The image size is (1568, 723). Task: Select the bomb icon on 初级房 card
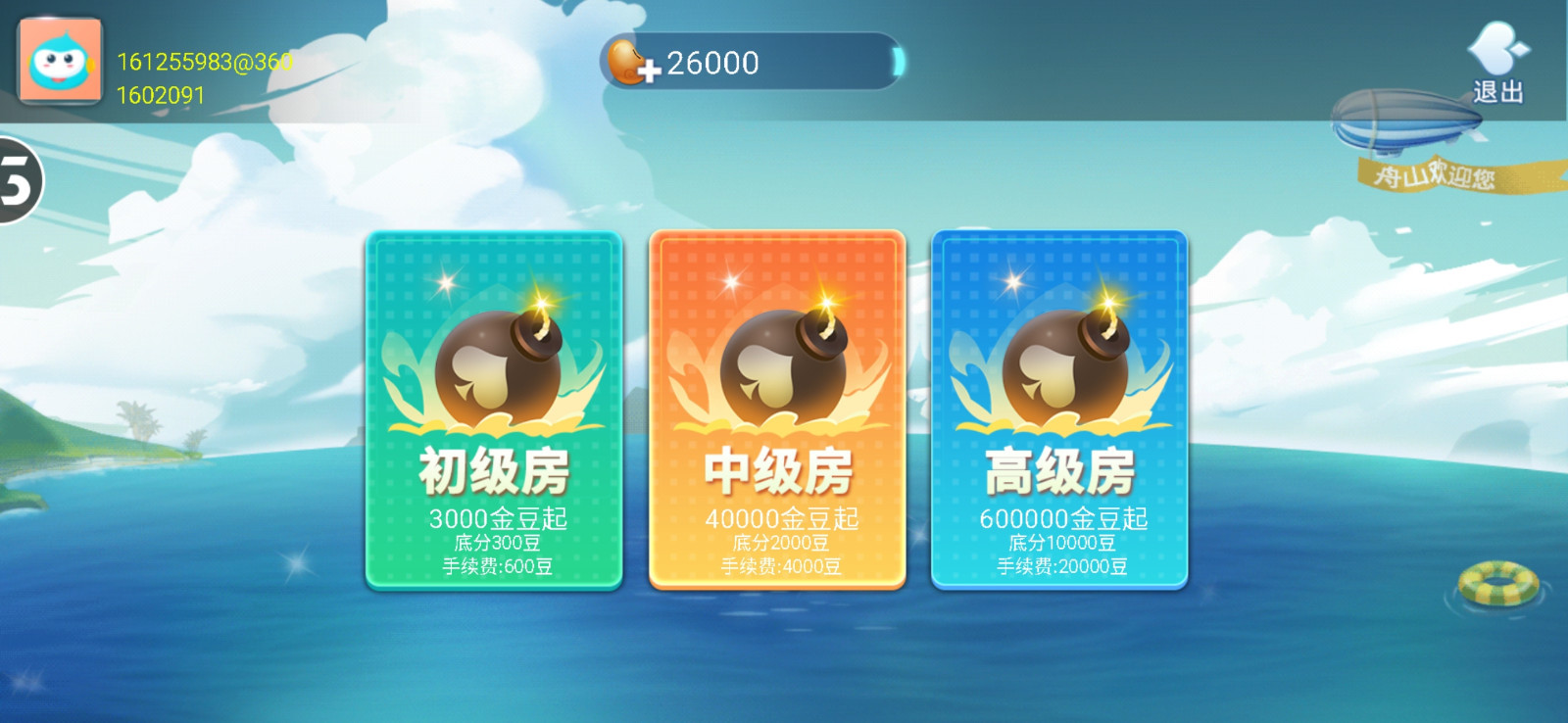[x=495, y=362]
